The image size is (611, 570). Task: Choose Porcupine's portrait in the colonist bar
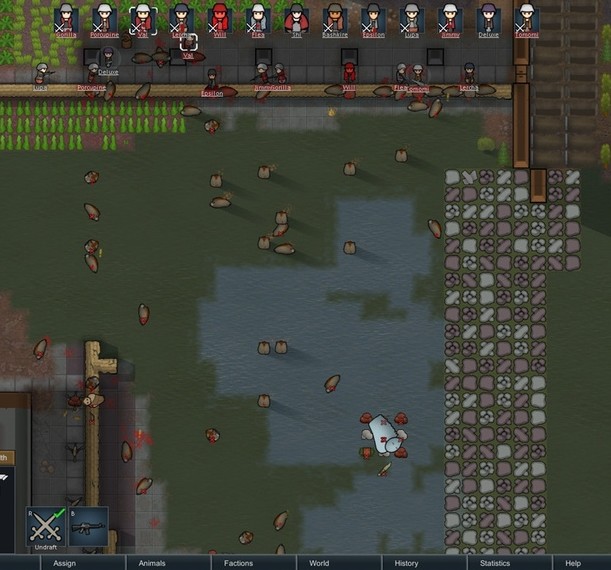(105, 18)
